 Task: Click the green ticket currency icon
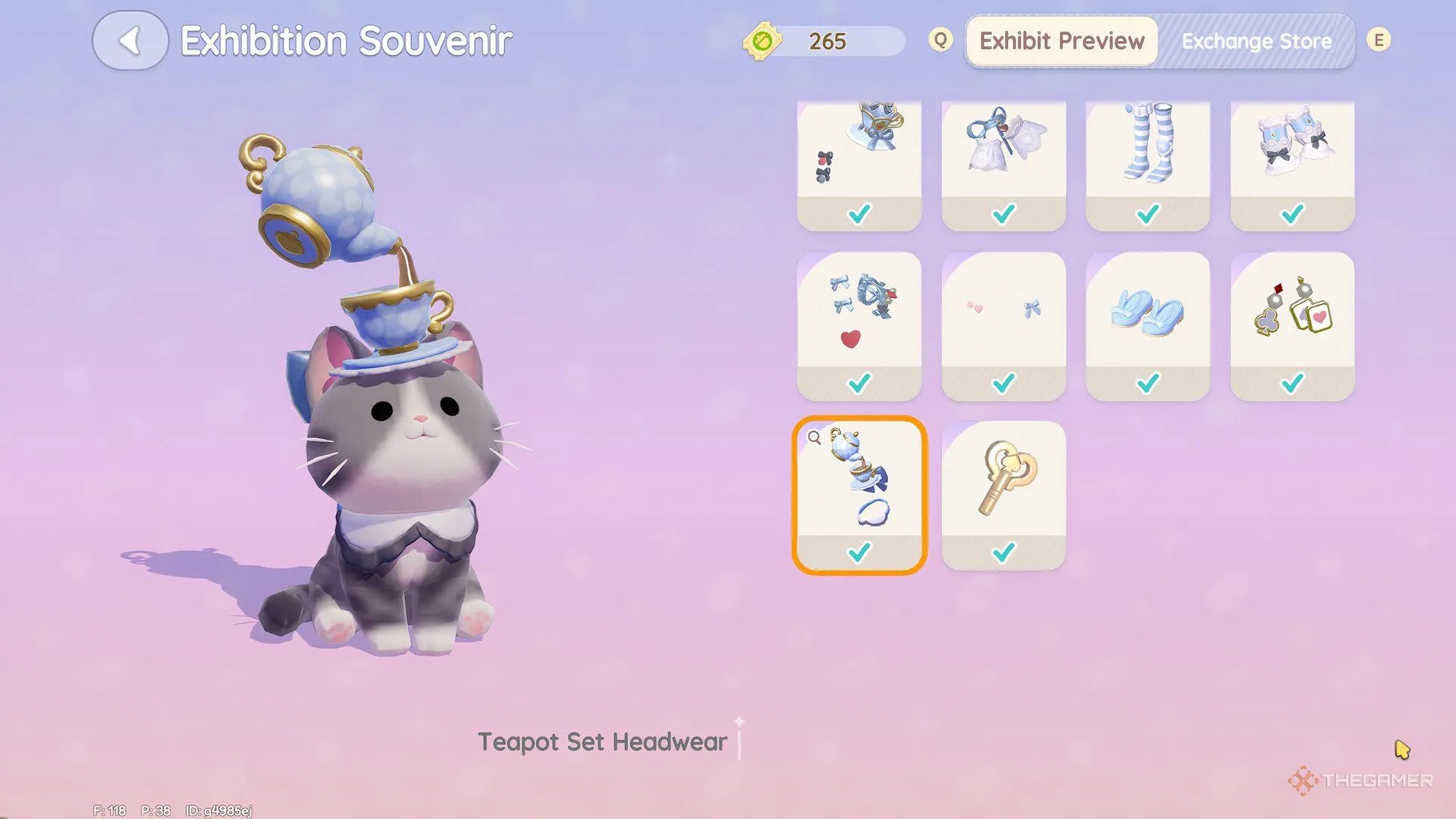[x=762, y=41]
